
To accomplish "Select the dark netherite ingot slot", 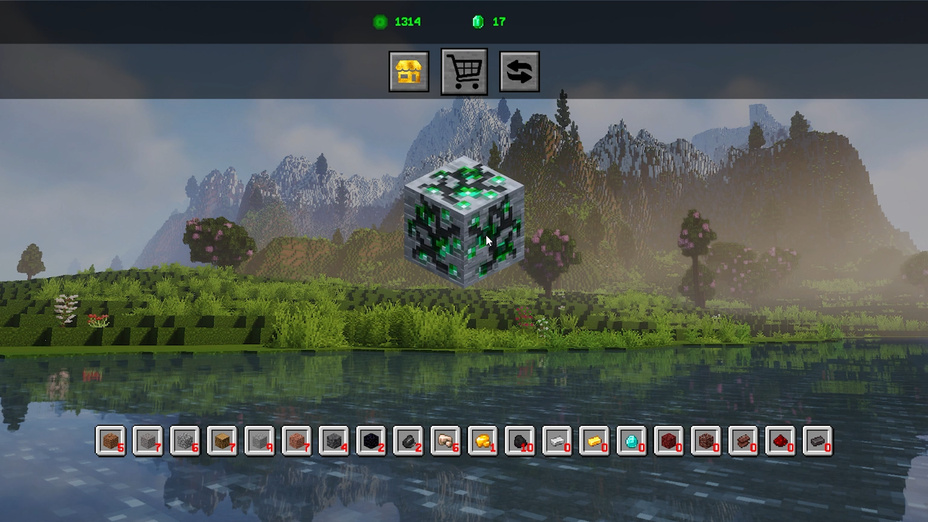I will coord(817,440).
